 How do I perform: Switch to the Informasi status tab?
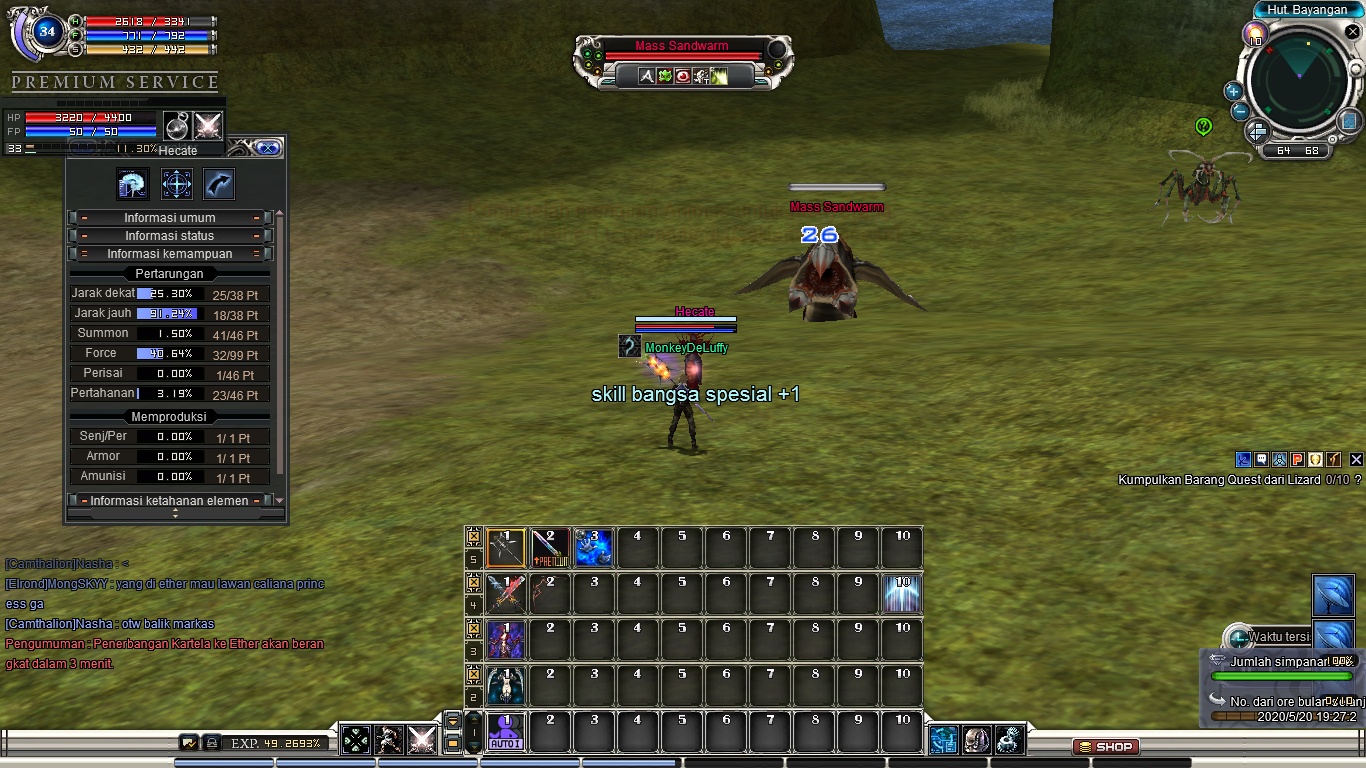tap(168, 235)
